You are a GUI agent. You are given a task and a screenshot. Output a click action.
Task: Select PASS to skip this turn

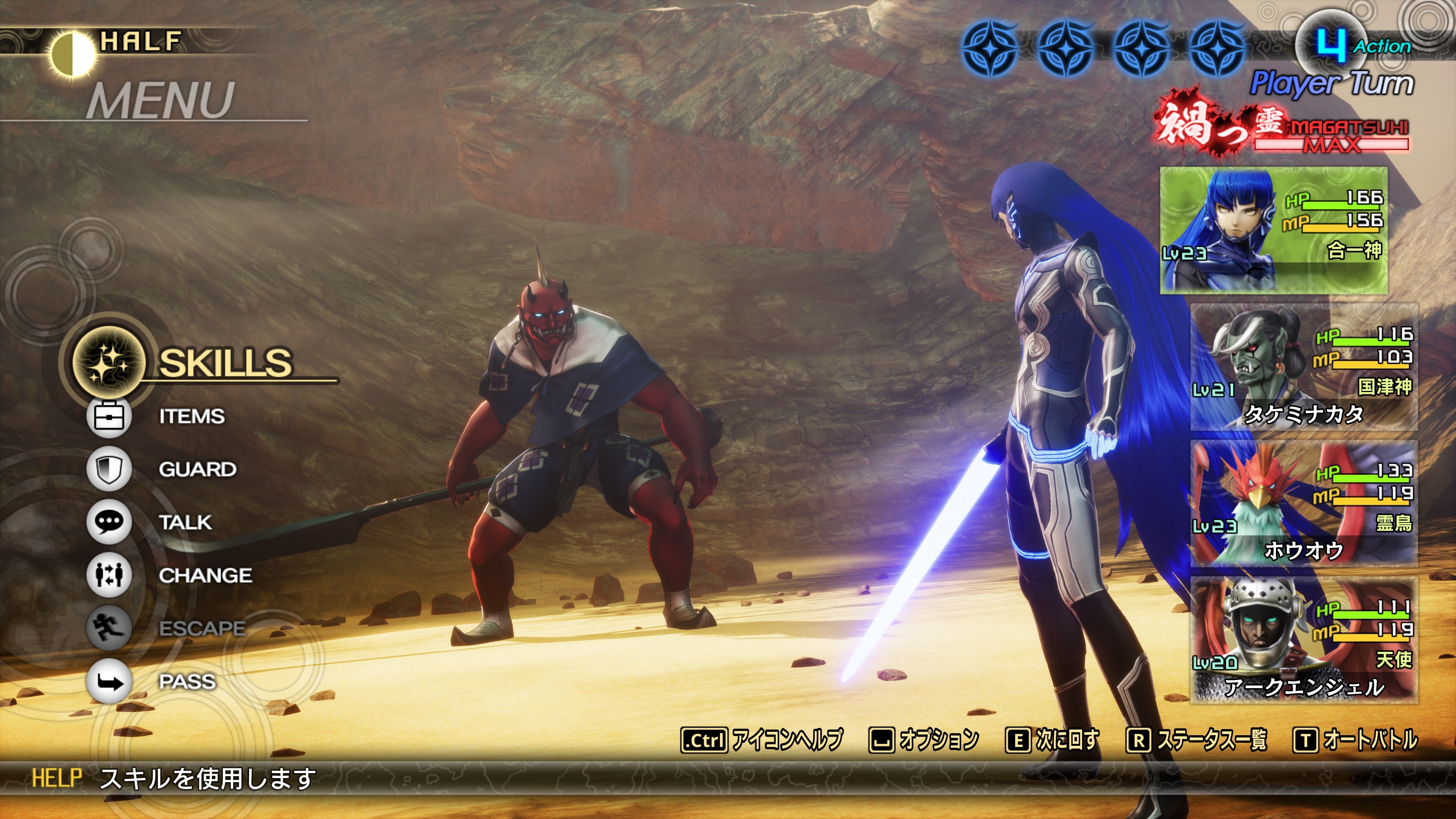187,681
